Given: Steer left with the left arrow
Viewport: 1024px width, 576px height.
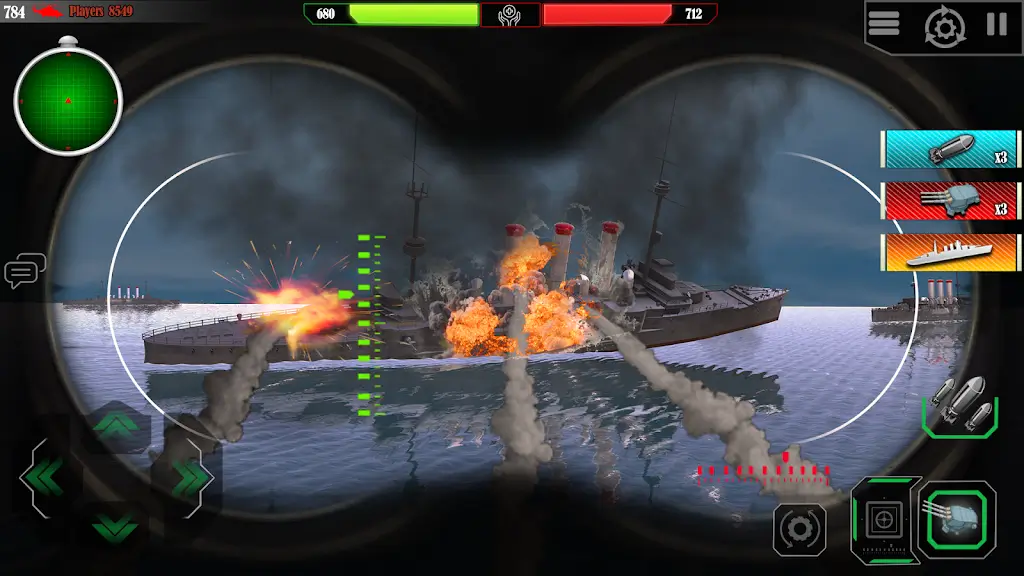Looking at the screenshot, I should 42,478.
